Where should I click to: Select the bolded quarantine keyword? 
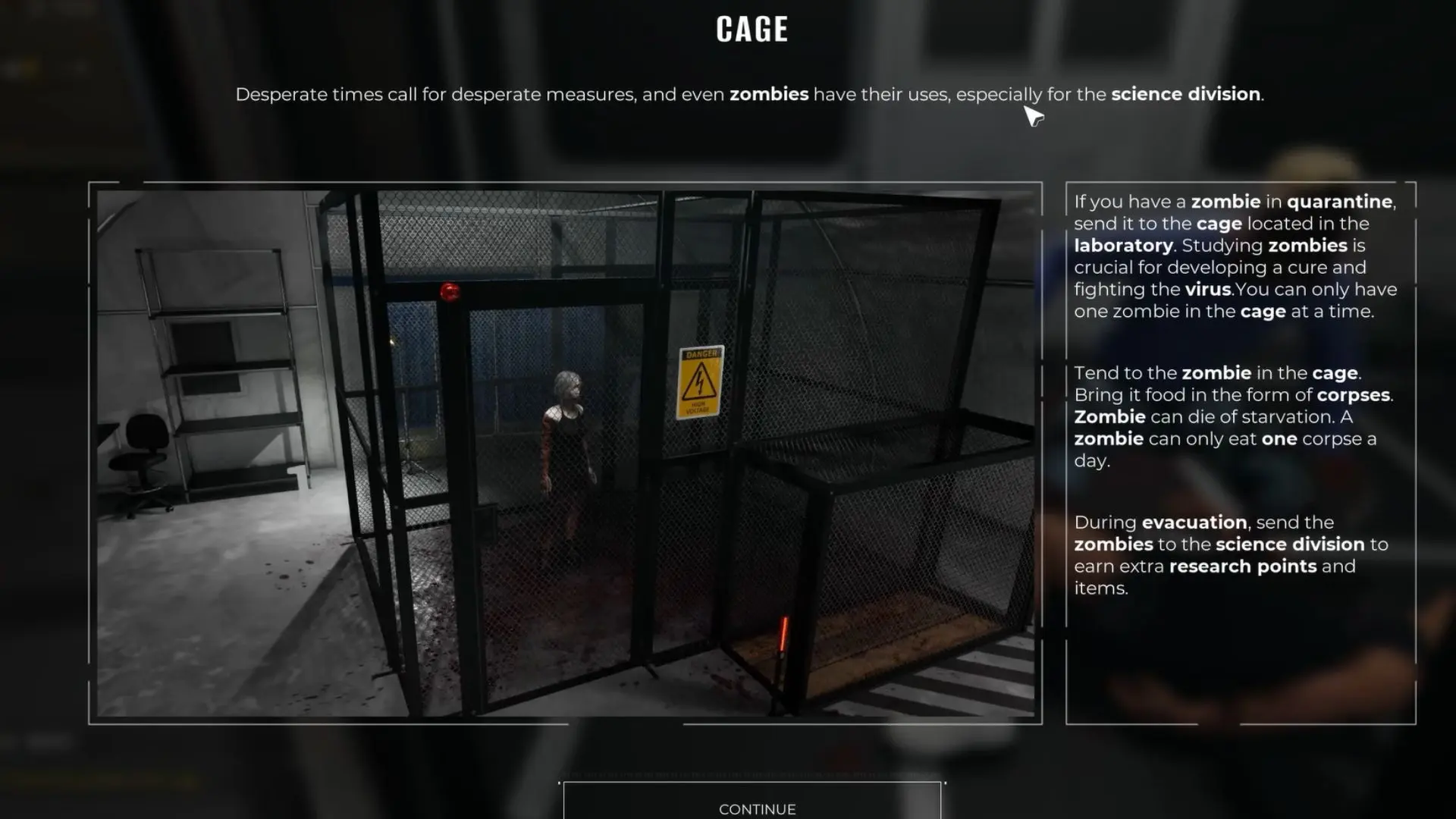click(x=1340, y=202)
